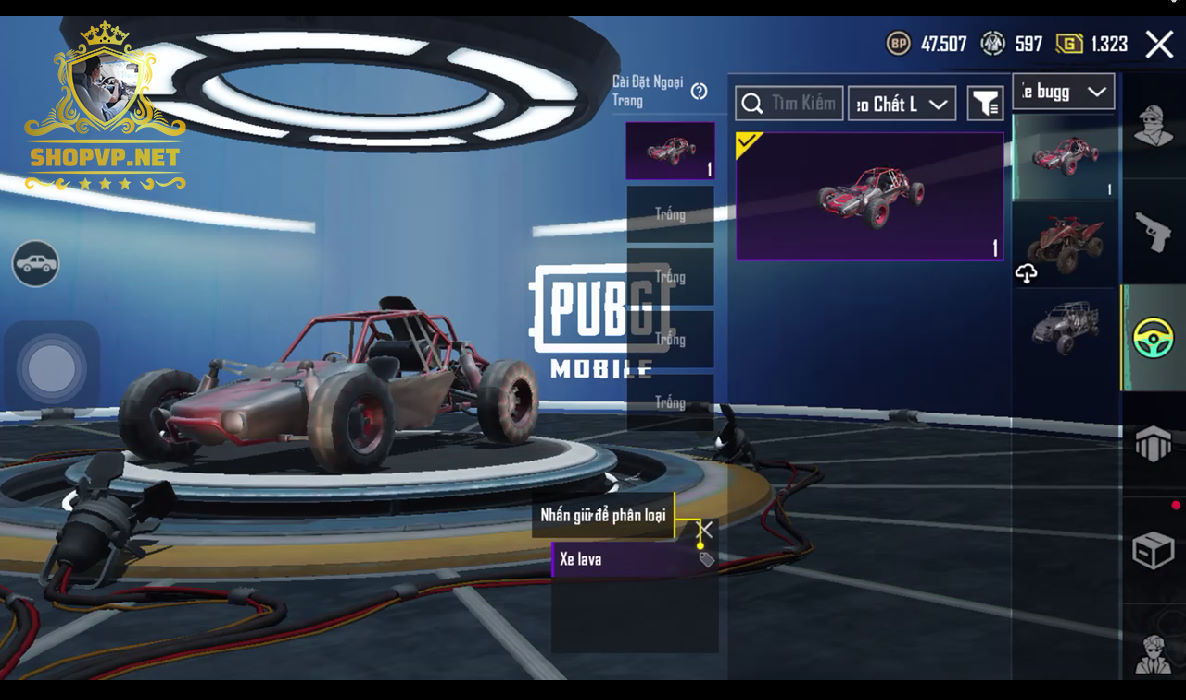Open the loadout settings help icon

[699, 92]
